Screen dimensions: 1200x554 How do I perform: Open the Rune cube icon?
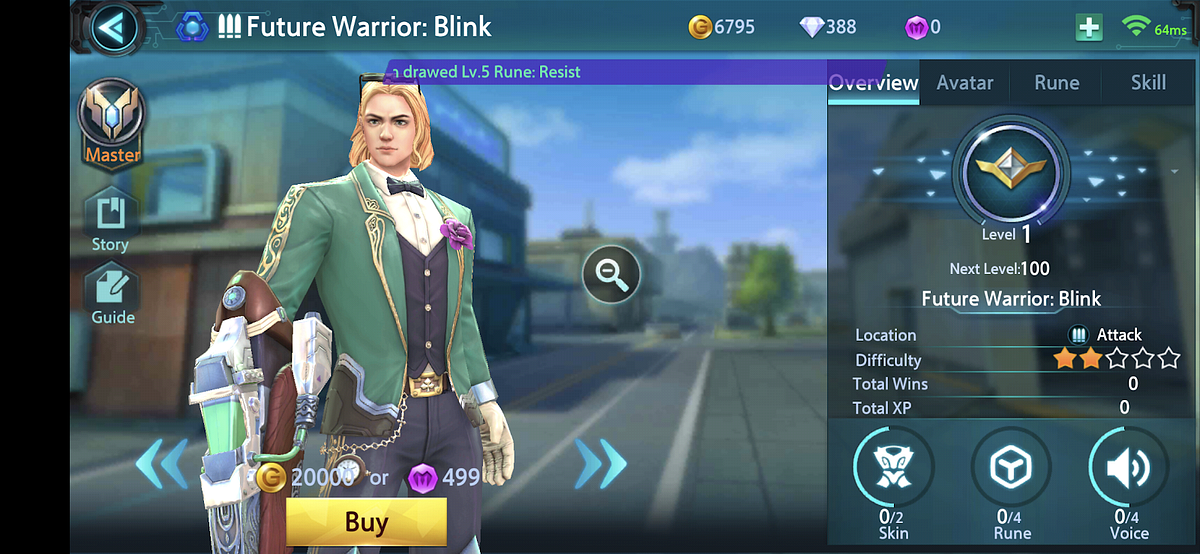click(x=1012, y=467)
